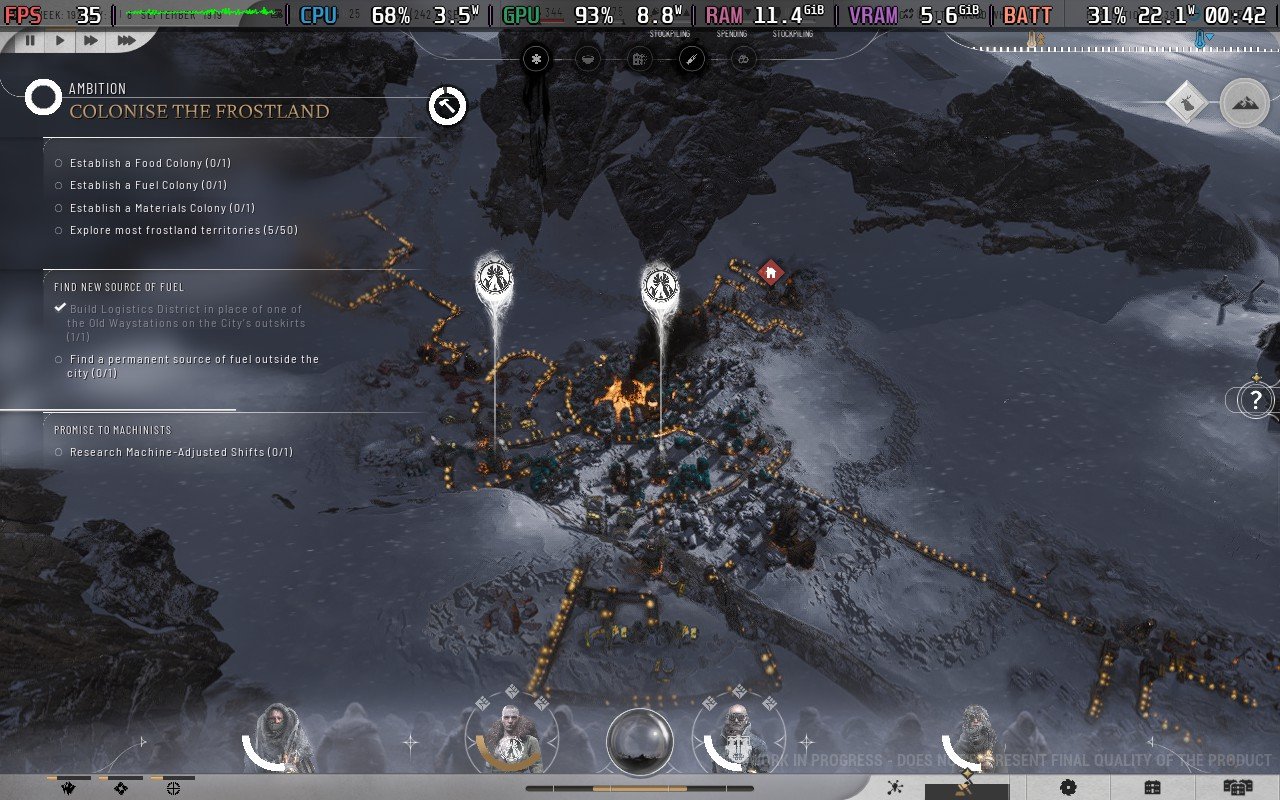
Task: Set game speed to normal play
Action: coord(60,40)
